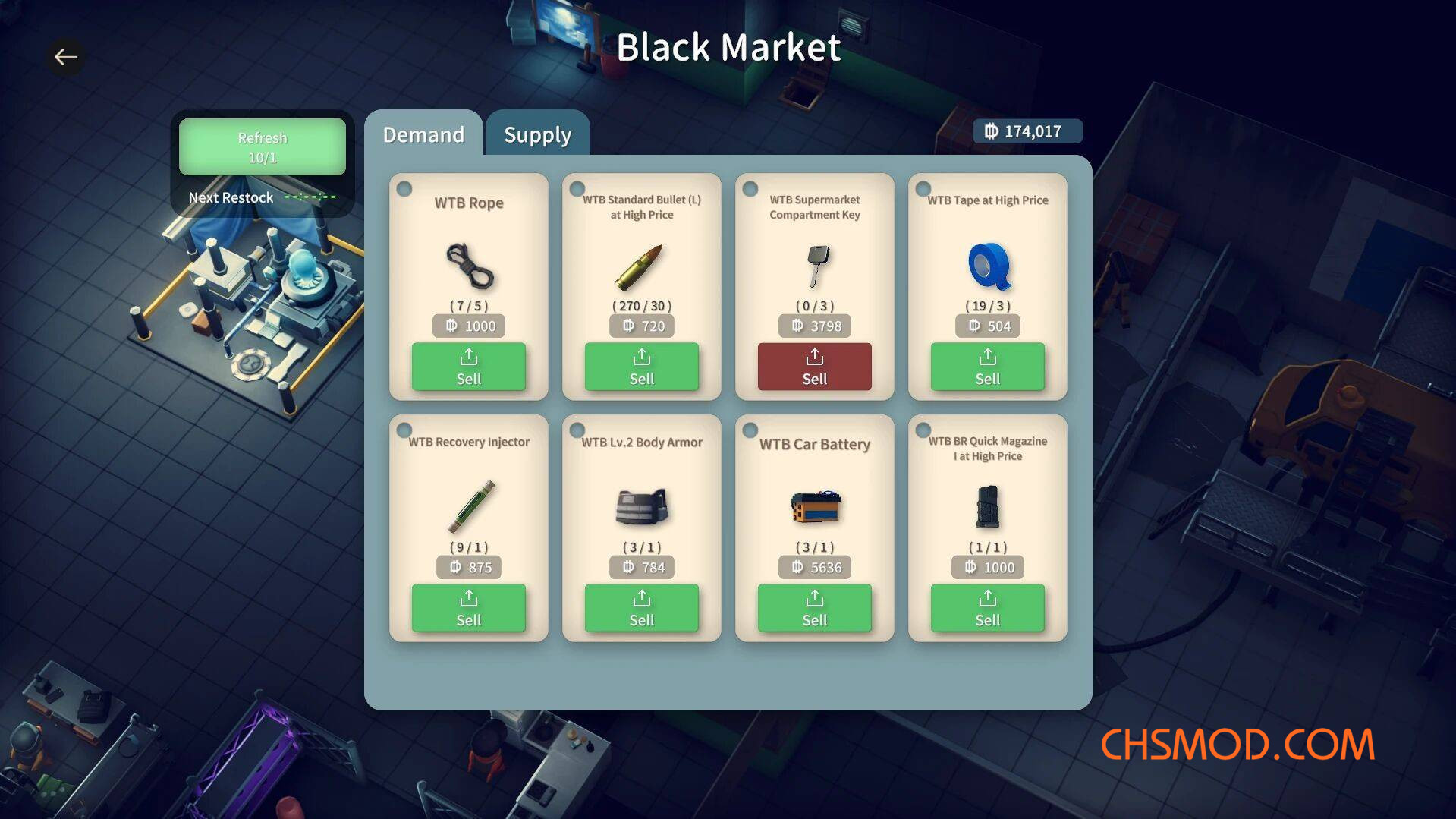Click the red Sell button for Compartment Key
Viewport: 1456px width, 819px height.
pyautogui.click(x=814, y=367)
